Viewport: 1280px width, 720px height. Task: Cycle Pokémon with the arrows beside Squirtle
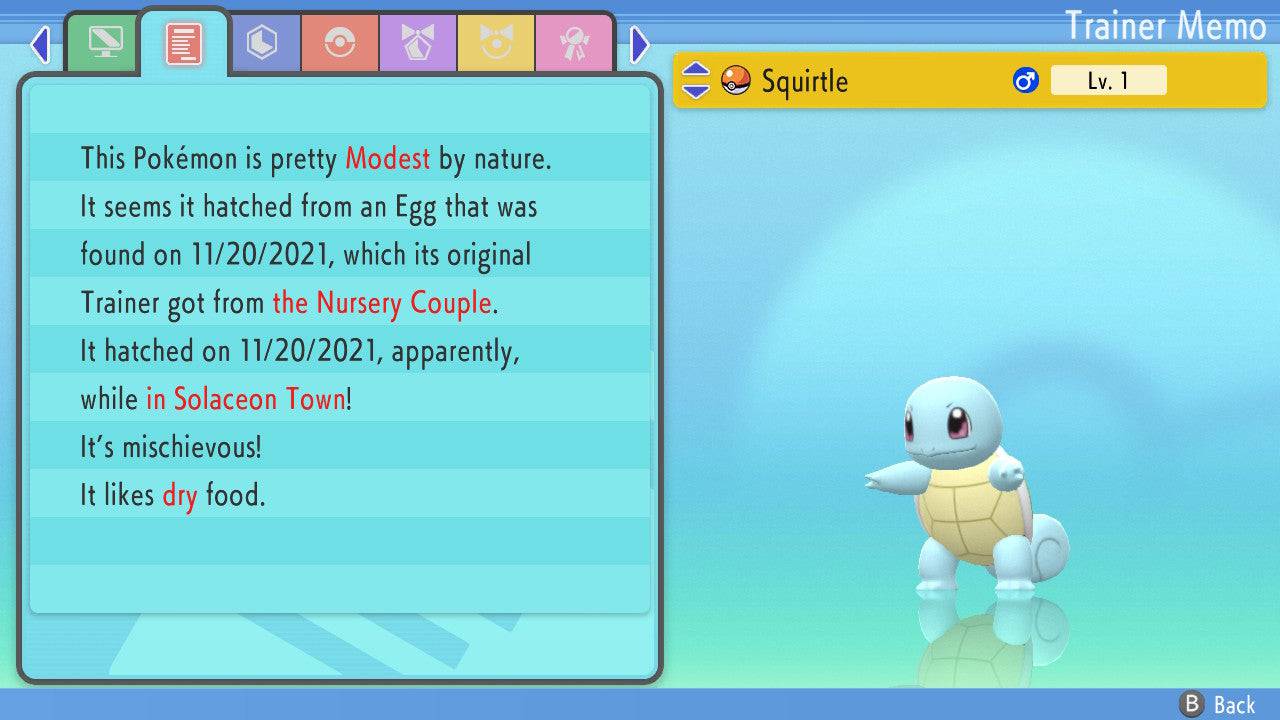pos(695,80)
